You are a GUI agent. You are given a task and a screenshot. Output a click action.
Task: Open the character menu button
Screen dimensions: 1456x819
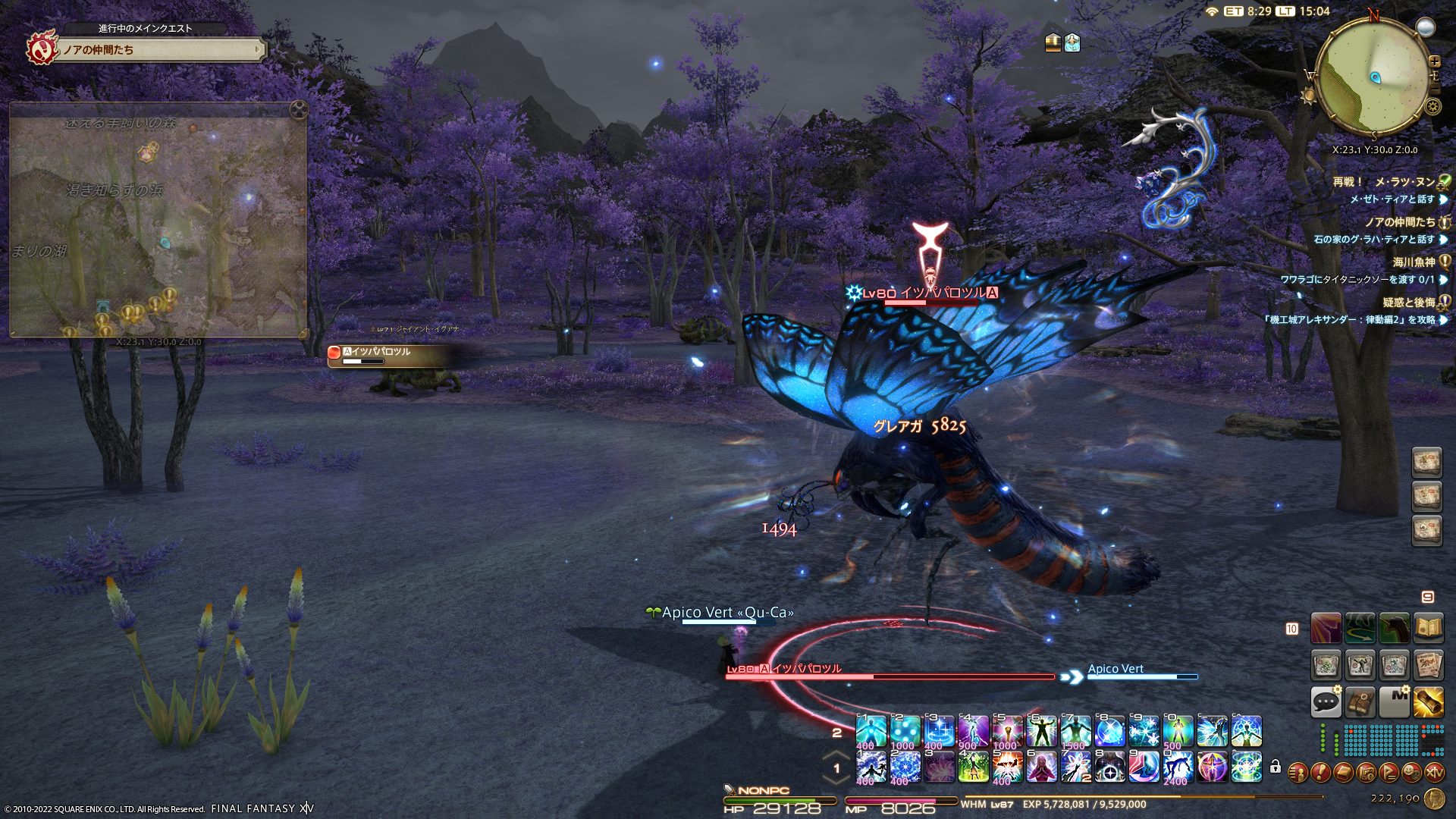point(1298,773)
